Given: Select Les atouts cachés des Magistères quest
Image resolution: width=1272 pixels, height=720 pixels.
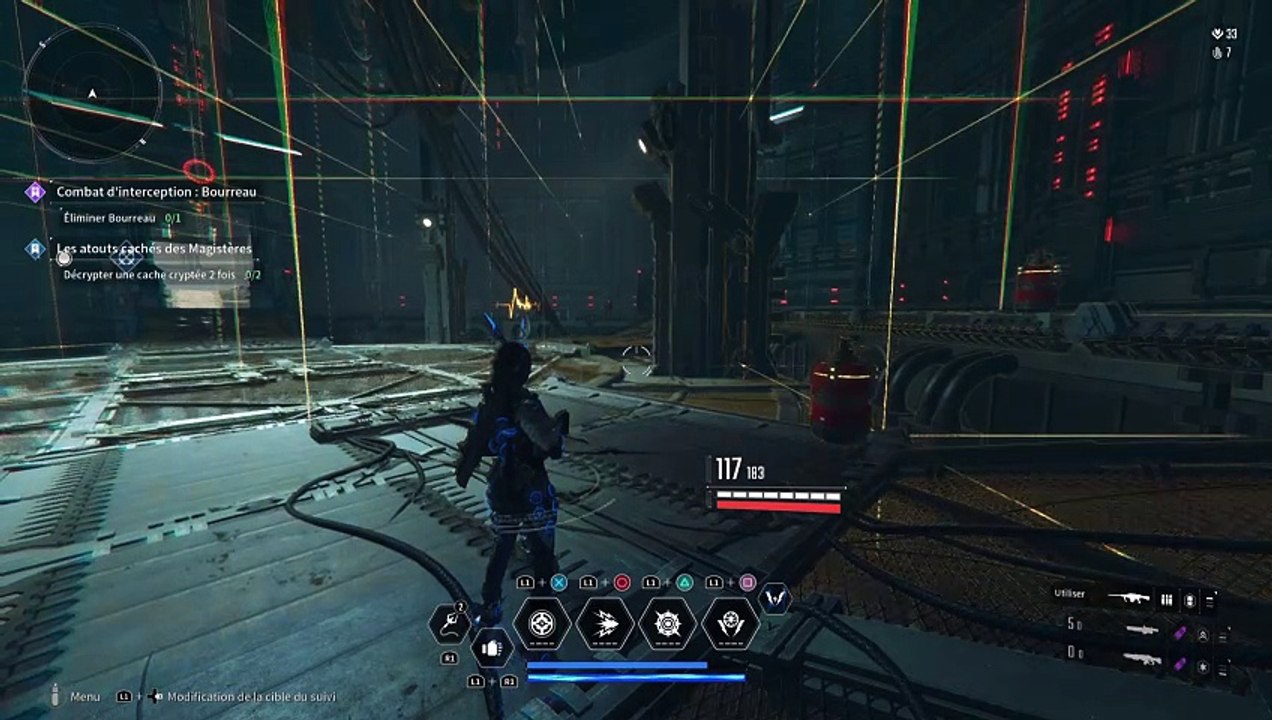Looking at the screenshot, I should [x=153, y=248].
